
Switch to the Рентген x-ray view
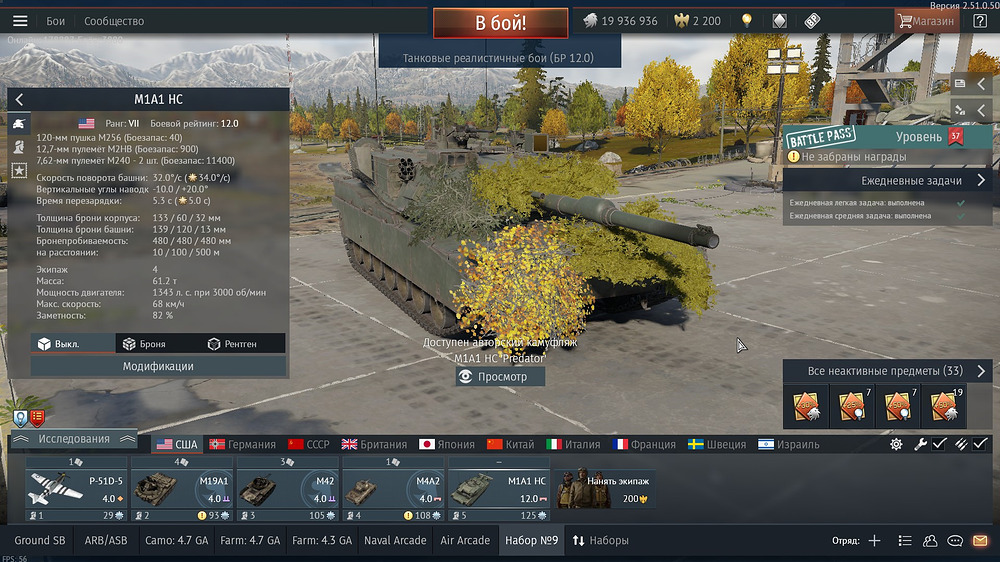coord(232,344)
